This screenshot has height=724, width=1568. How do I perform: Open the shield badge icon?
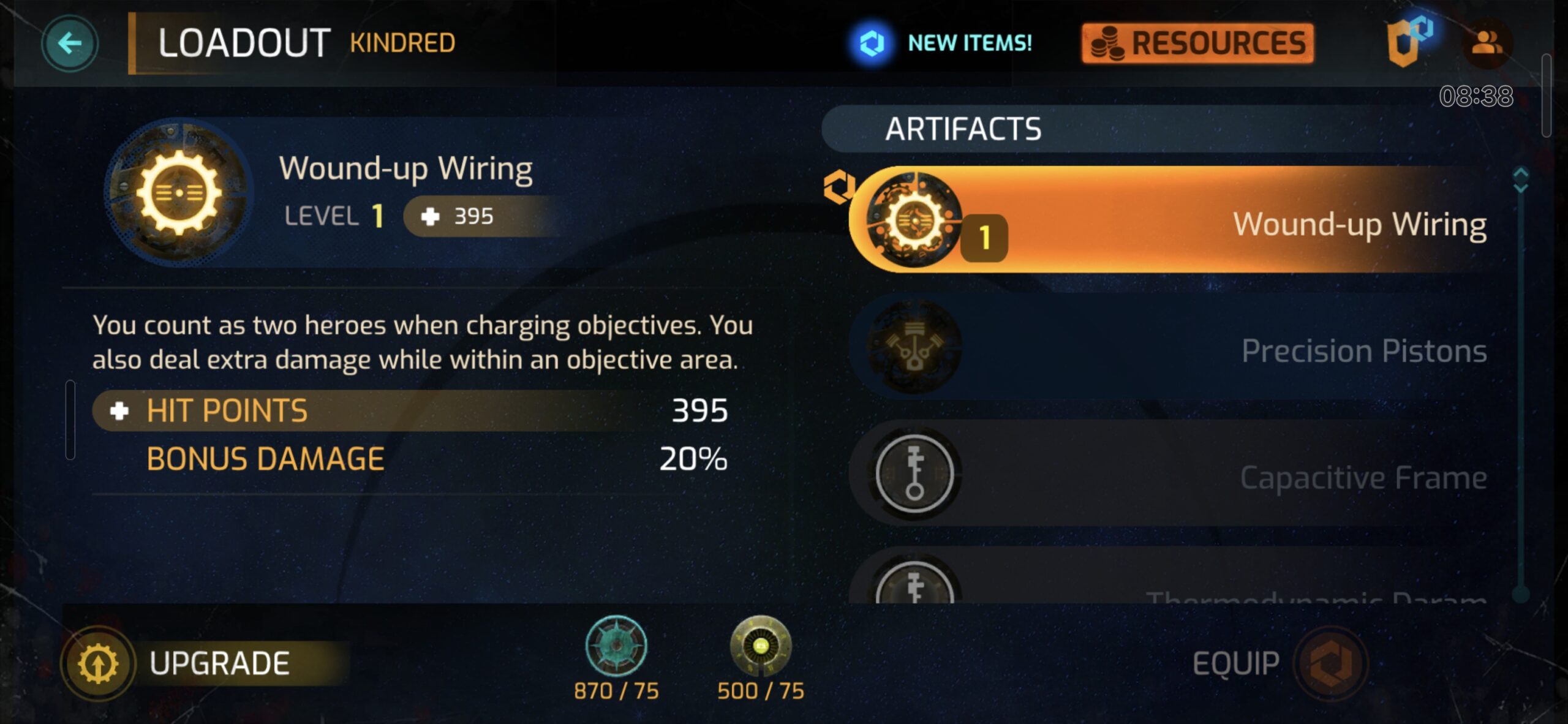1407,43
